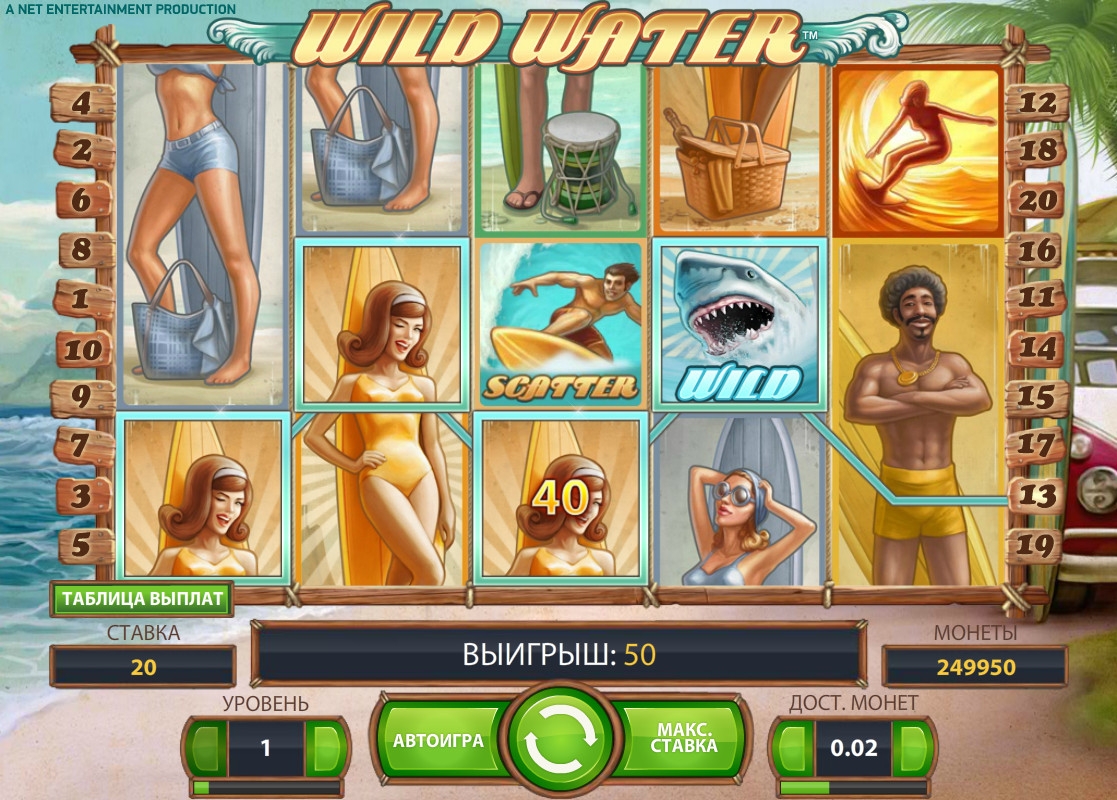This screenshot has height=800, width=1117.
Task: Decrease the УРОВЕНЬ bet level
Action: pyautogui.click(x=206, y=746)
